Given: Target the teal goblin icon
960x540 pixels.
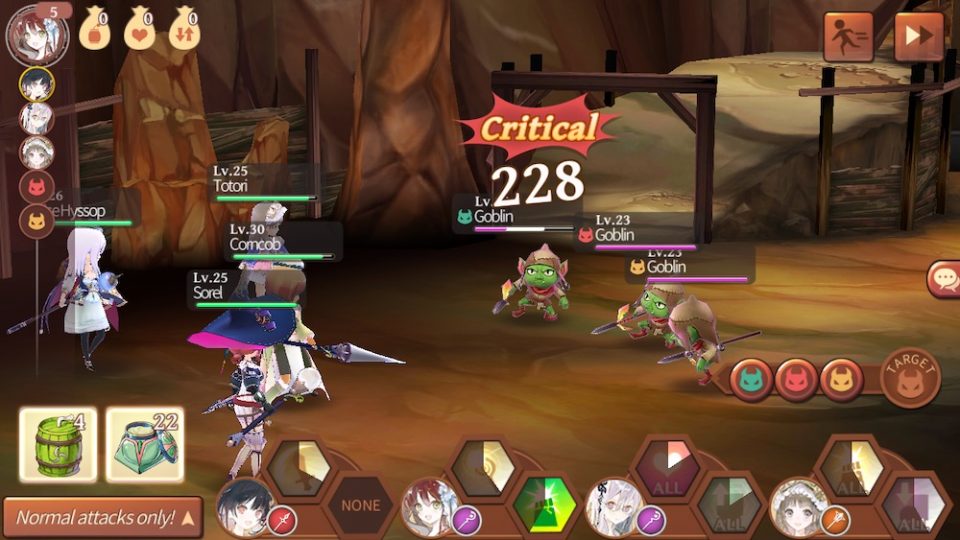Looking at the screenshot, I should pyautogui.click(x=751, y=381).
